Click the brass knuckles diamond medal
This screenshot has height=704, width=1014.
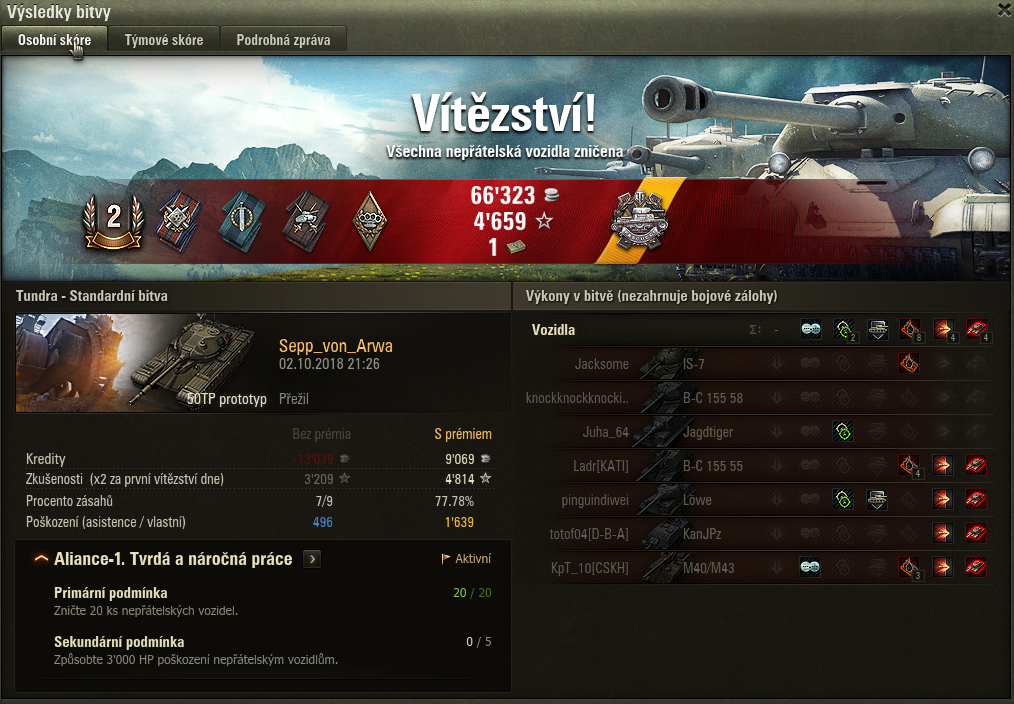[x=370, y=218]
